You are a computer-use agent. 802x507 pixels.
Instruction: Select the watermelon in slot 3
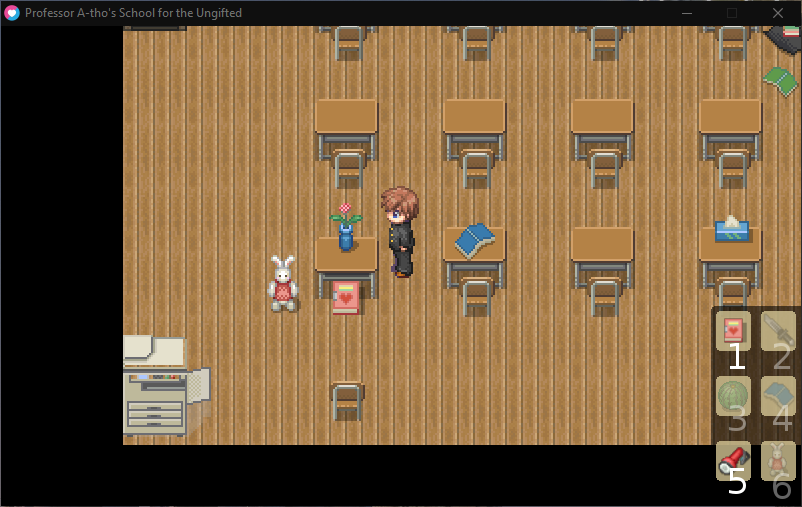(x=733, y=396)
